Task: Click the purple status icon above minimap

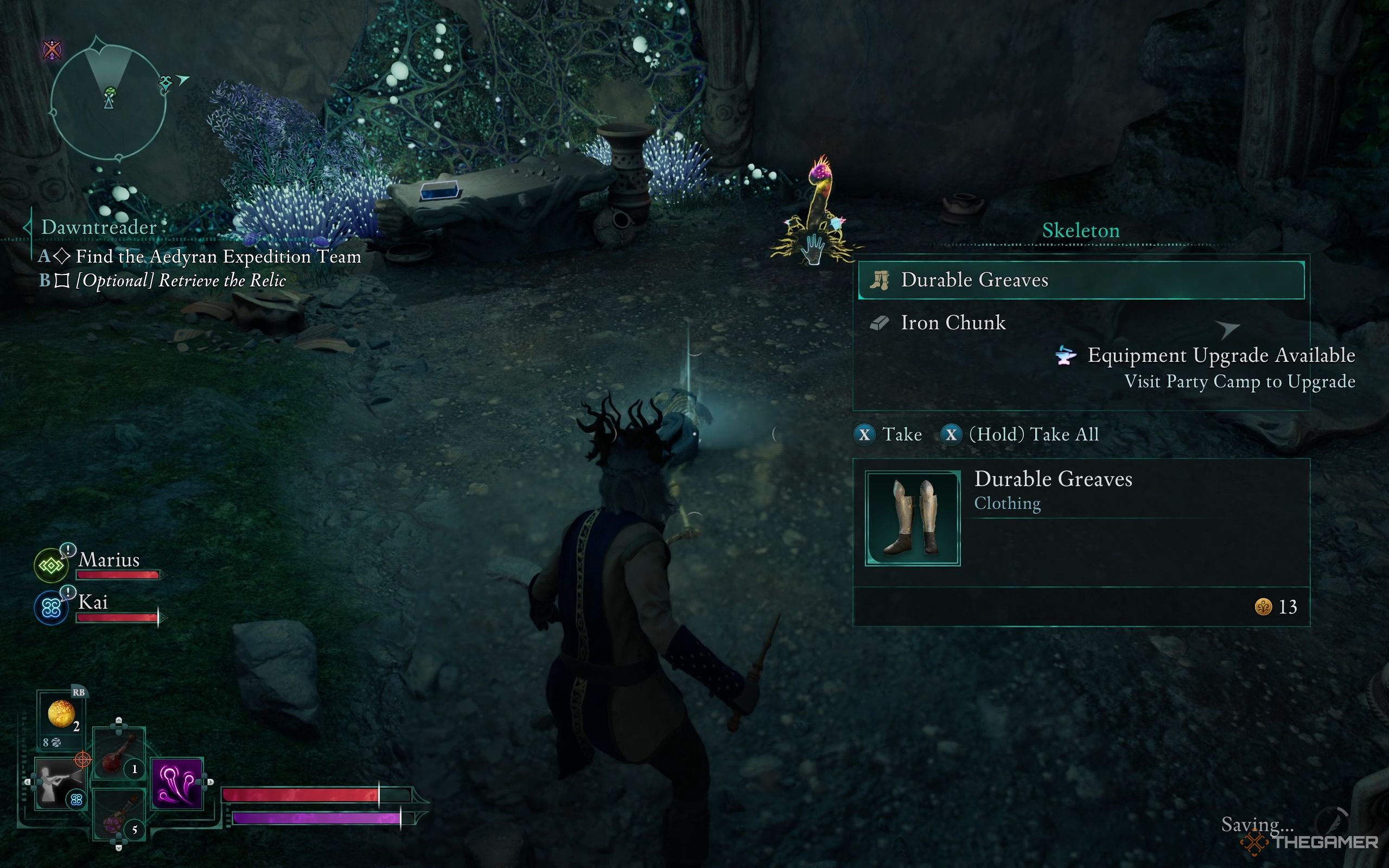Action: tap(52, 50)
